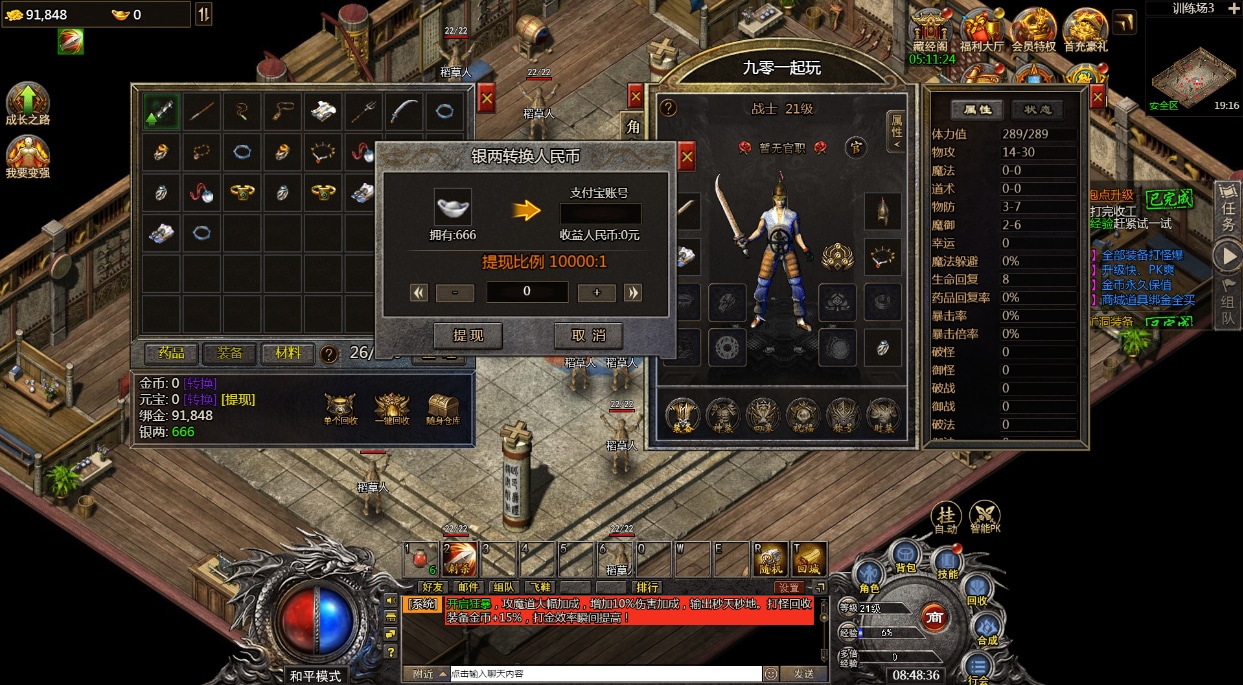Confirm withdrawal with the 提现 button
This screenshot has width=1243, height=685.
tap(467, 335)
